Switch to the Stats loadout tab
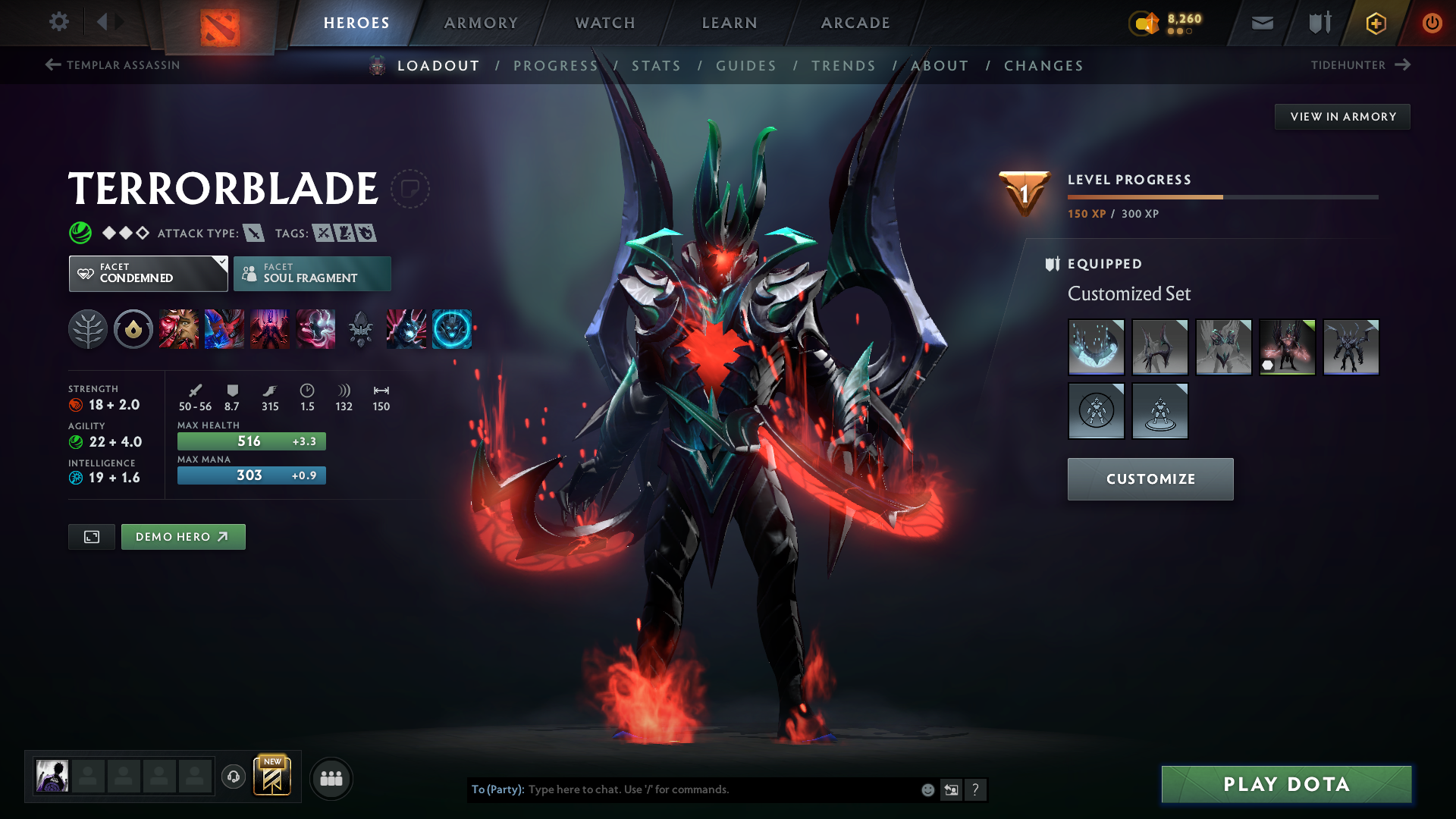 (x=657, y=66)
